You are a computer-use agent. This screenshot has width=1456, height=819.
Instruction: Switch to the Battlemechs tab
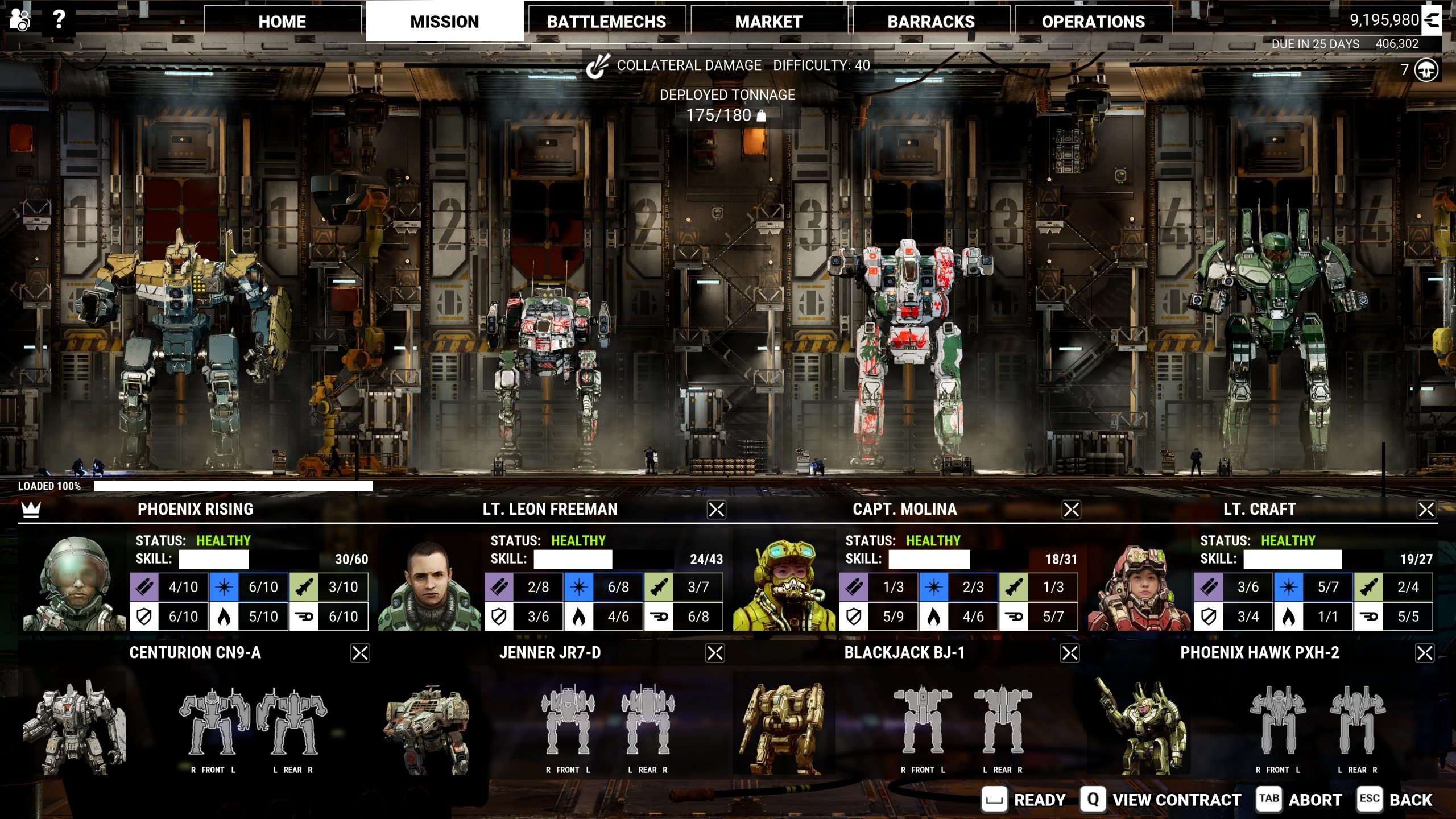pos(606,22)
